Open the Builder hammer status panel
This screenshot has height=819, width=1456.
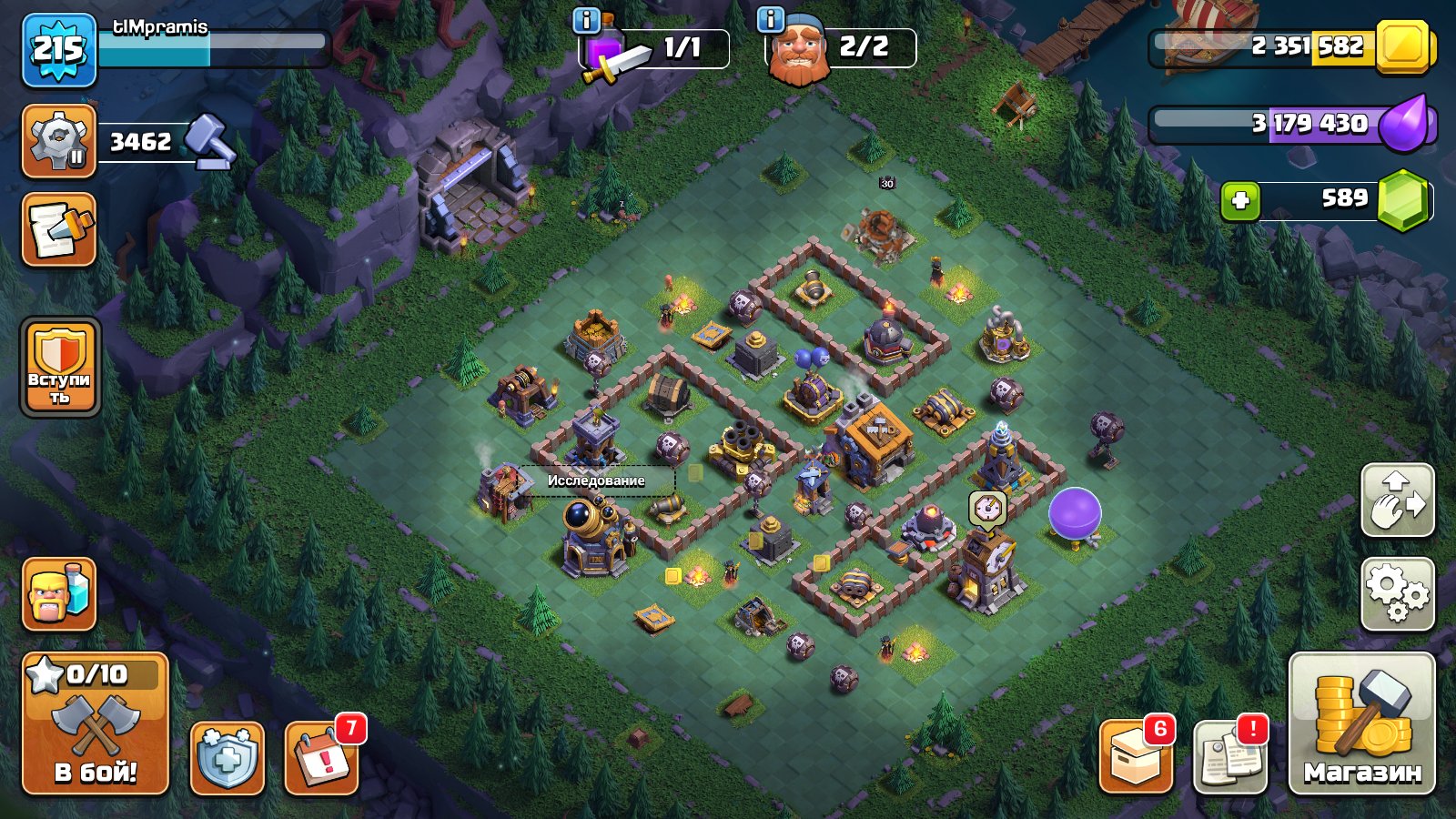coord(58,141)
